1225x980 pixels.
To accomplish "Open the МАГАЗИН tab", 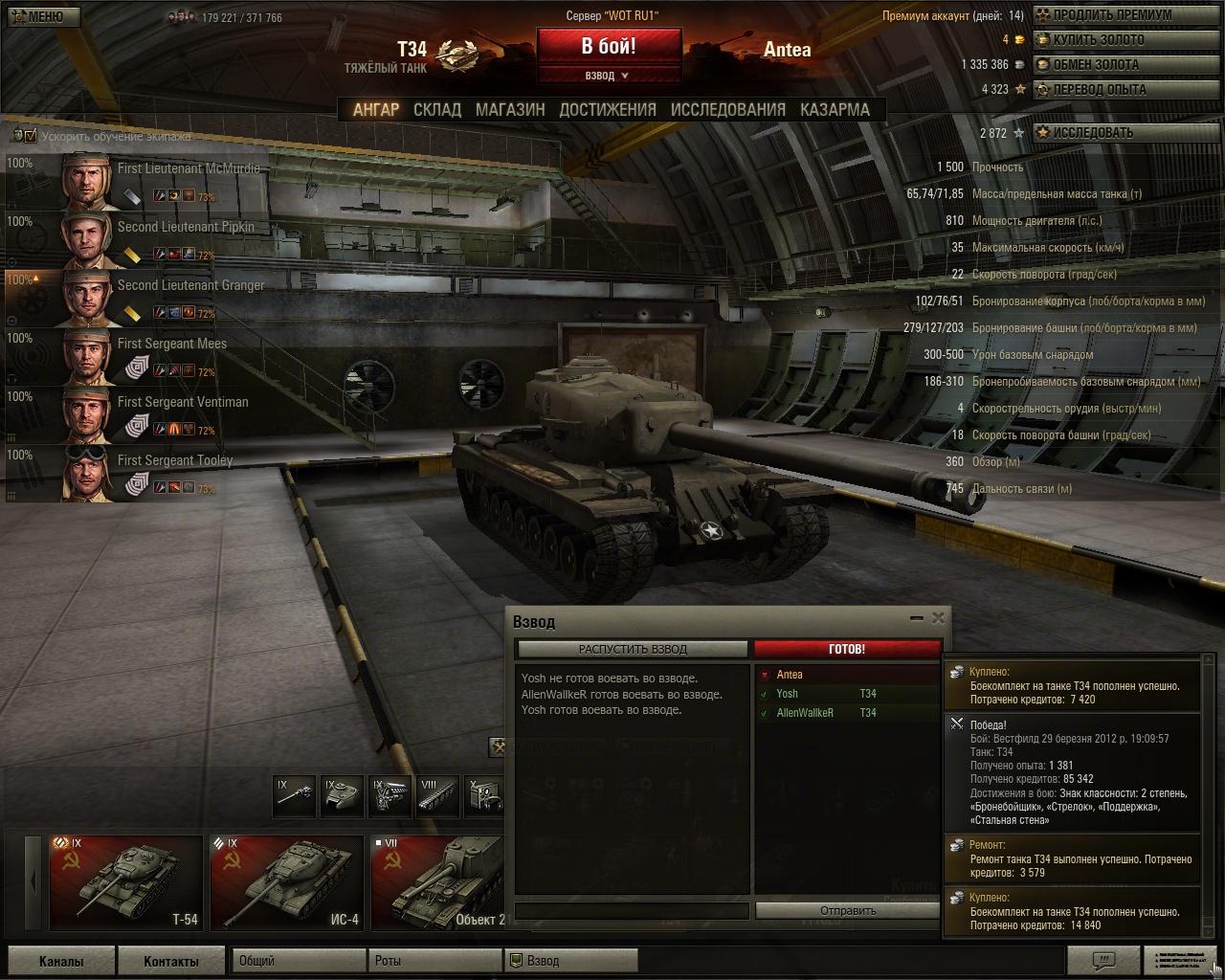I will [510, 110].
